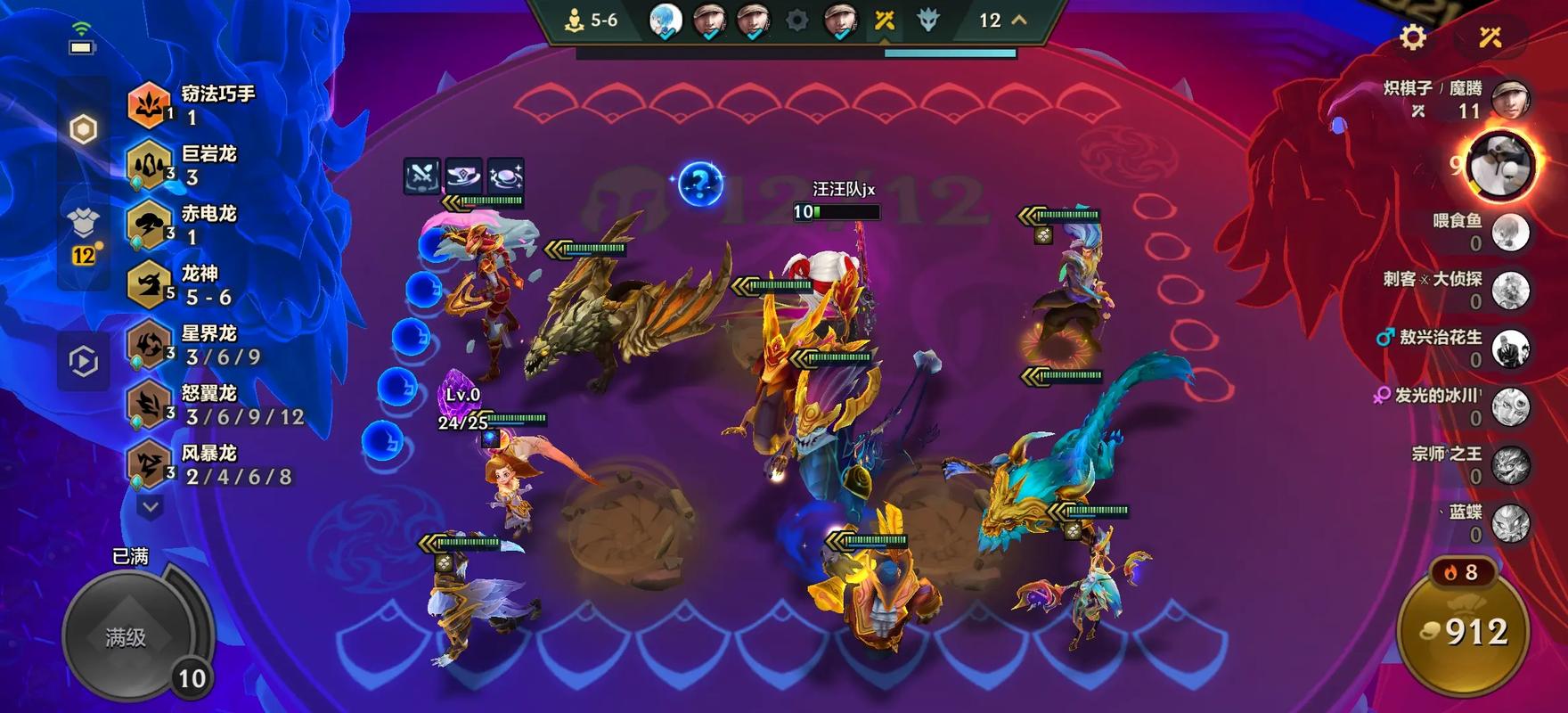1568x713 pixels.
Task: Tap the 满级 experience button
Action: [x=127, y=636]
